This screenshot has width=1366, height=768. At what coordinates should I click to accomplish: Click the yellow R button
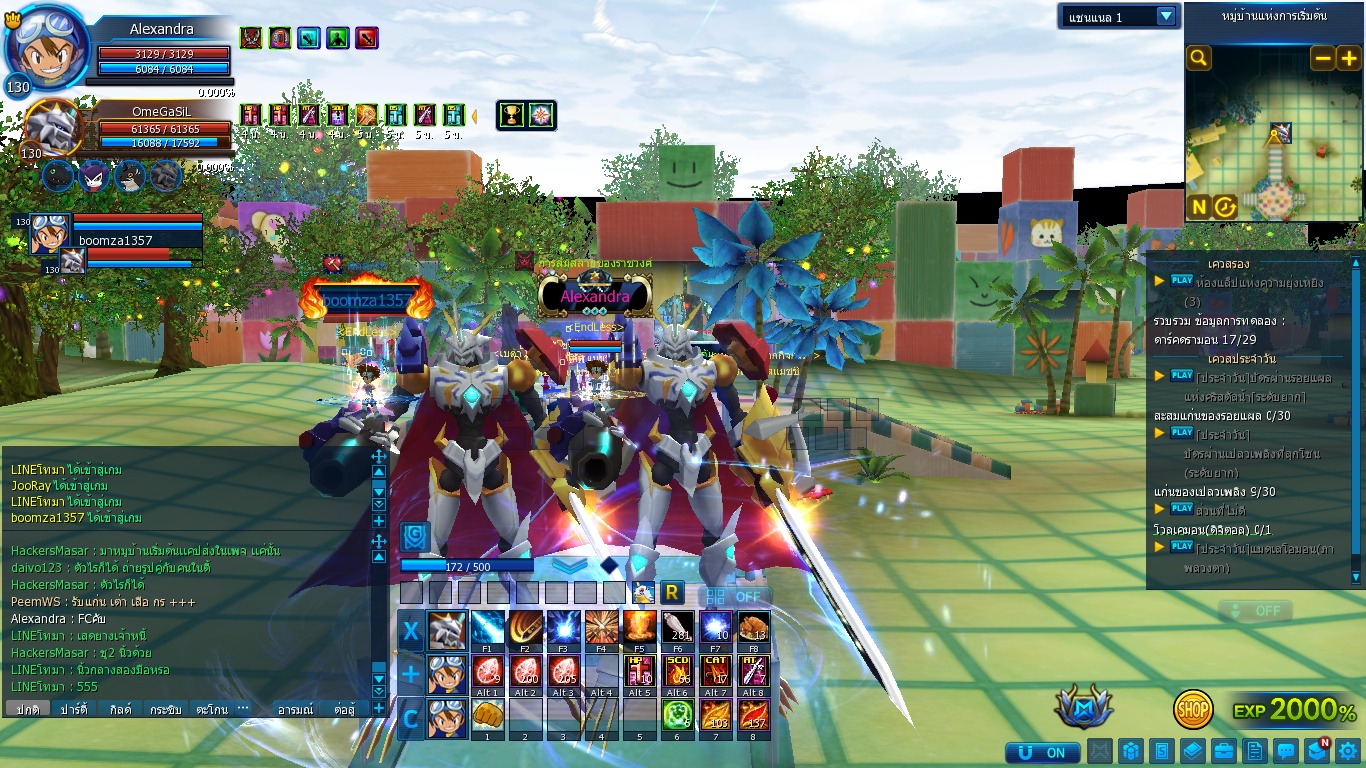point(672,593)
